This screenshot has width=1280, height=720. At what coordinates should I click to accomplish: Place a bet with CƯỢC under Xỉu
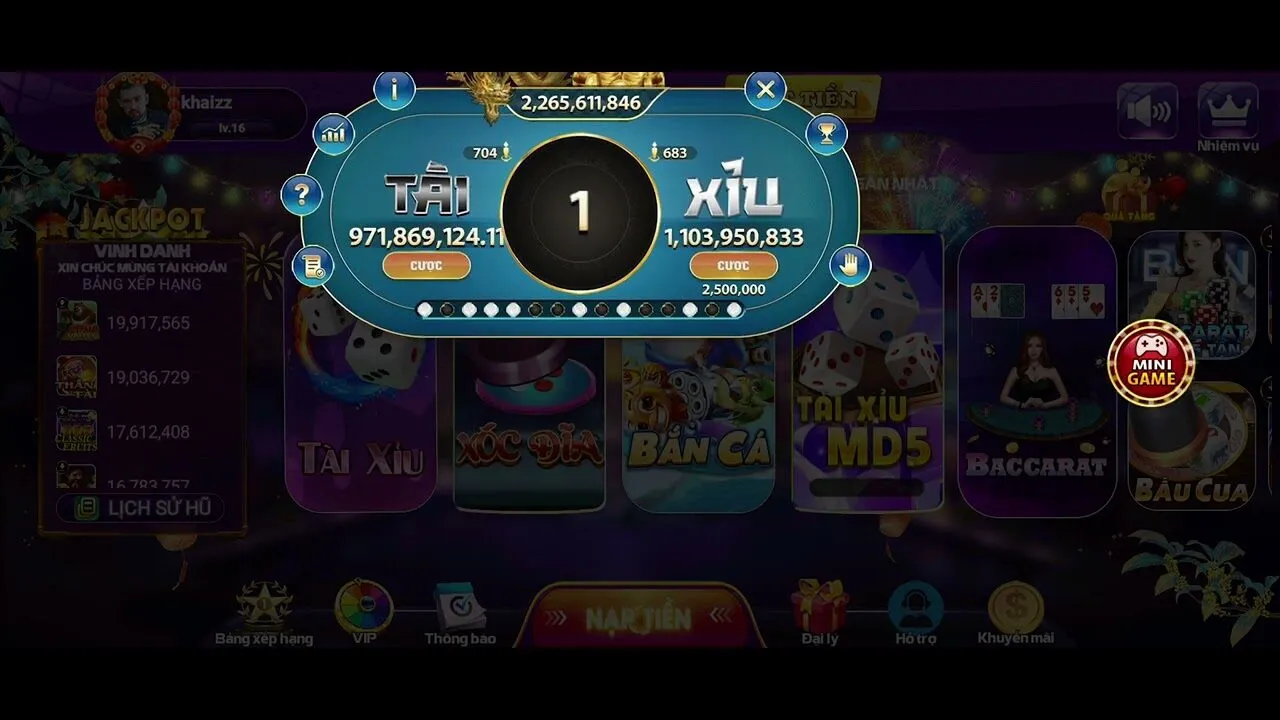[731, 265]
